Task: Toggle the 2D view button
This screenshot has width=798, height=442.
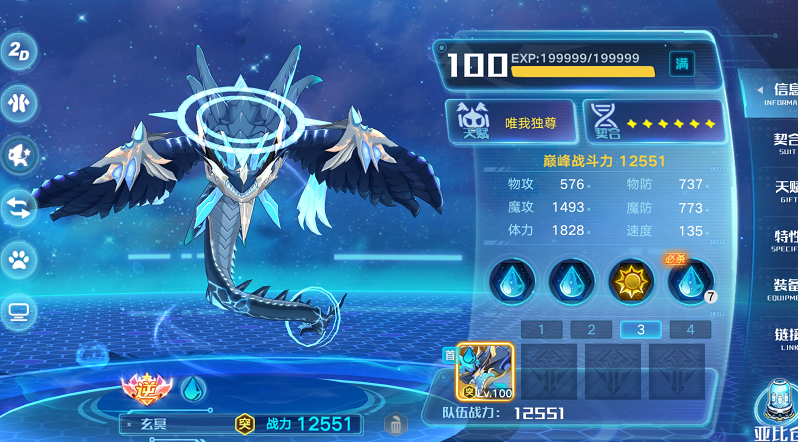Action: point(17,53)
